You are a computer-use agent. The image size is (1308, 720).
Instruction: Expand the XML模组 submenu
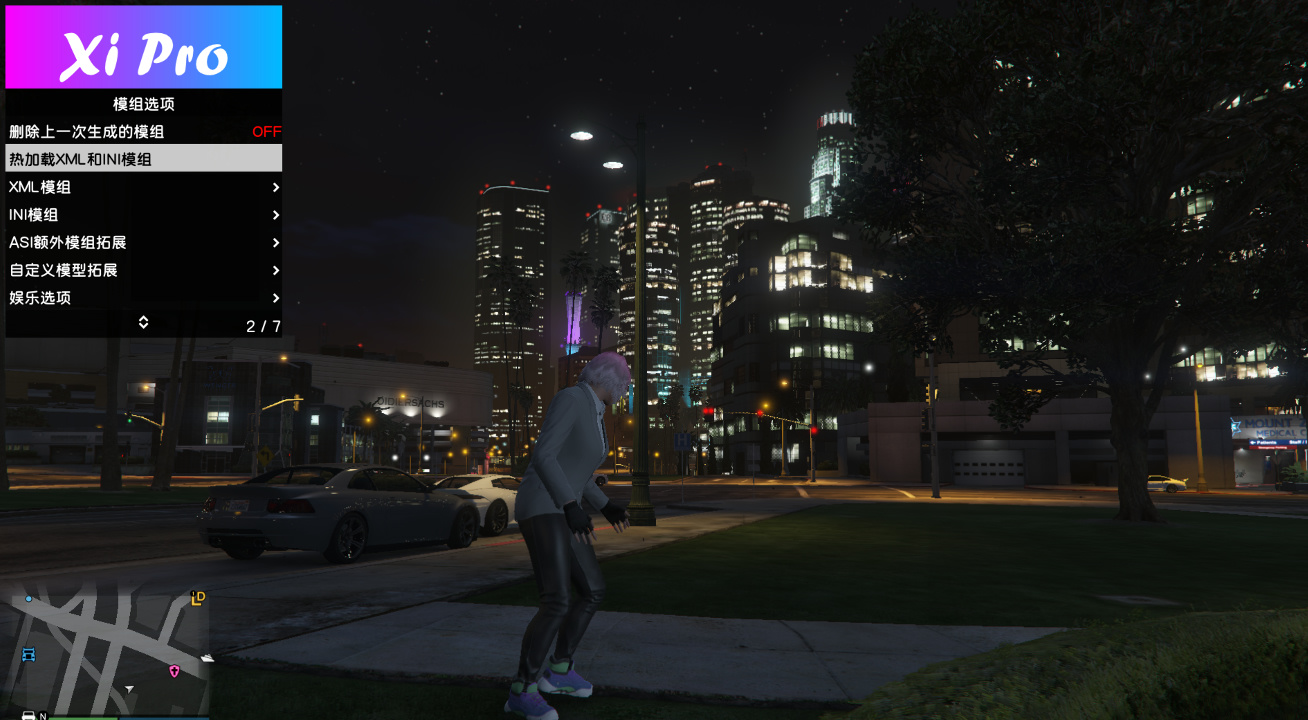pos(143,187)
